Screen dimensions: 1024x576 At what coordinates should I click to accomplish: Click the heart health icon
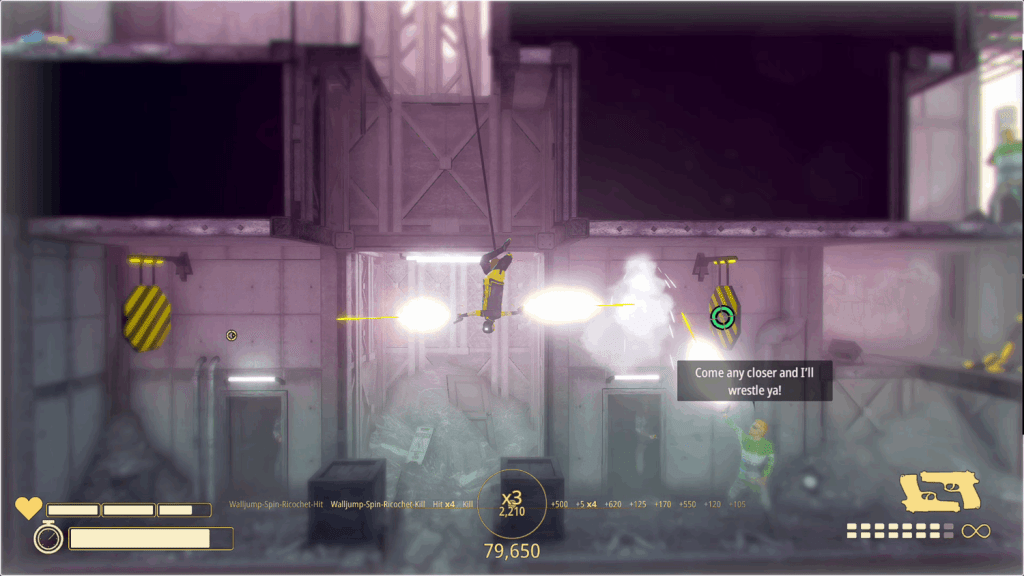[x=29, y=509]
